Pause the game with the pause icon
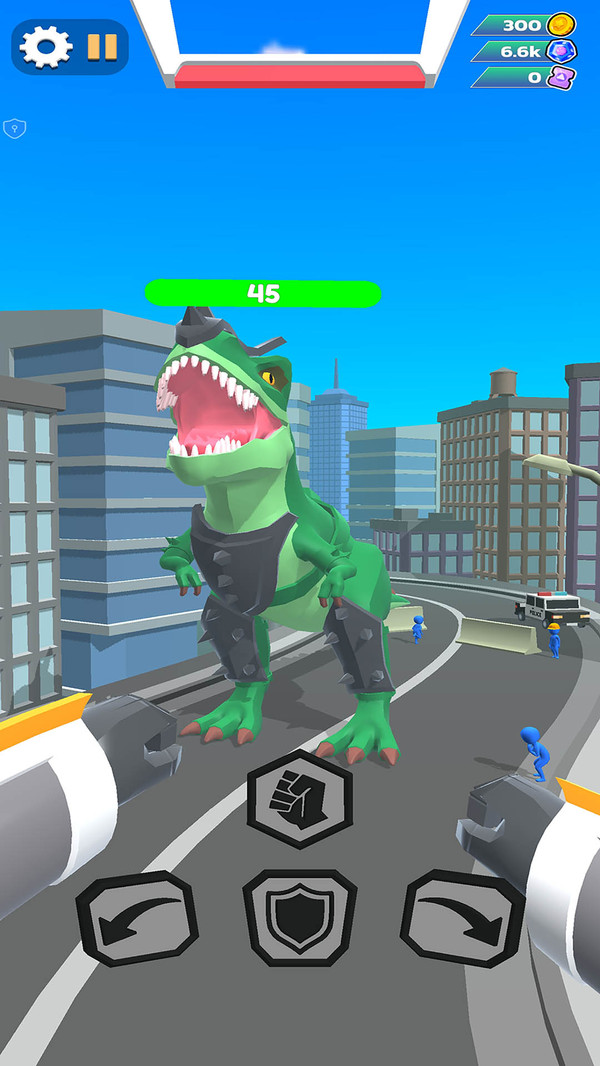The image size is (600, 1066). pyautogui.click(x=101, y=47)
